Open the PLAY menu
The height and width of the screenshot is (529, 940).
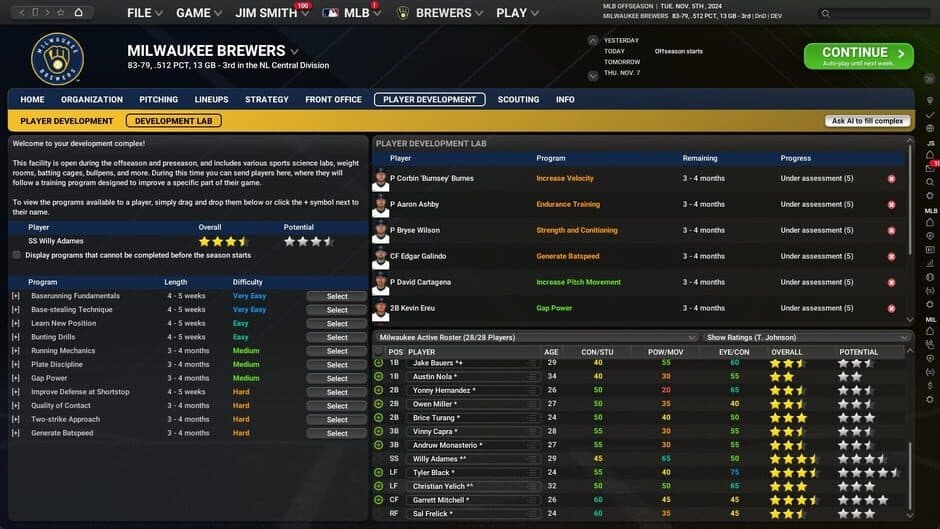[x=516, y=13]
